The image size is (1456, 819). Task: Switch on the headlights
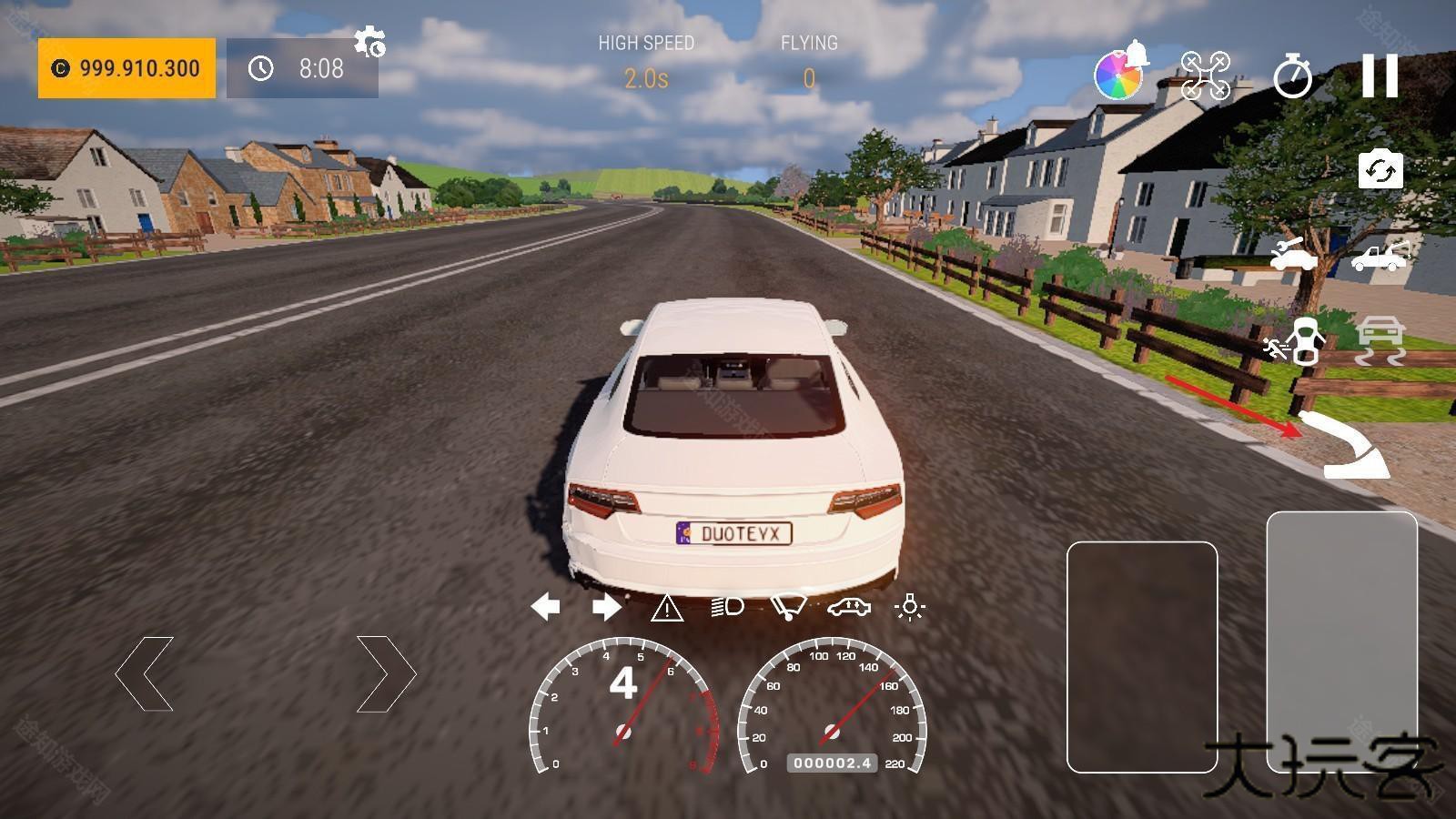click(x=727, y=606)
